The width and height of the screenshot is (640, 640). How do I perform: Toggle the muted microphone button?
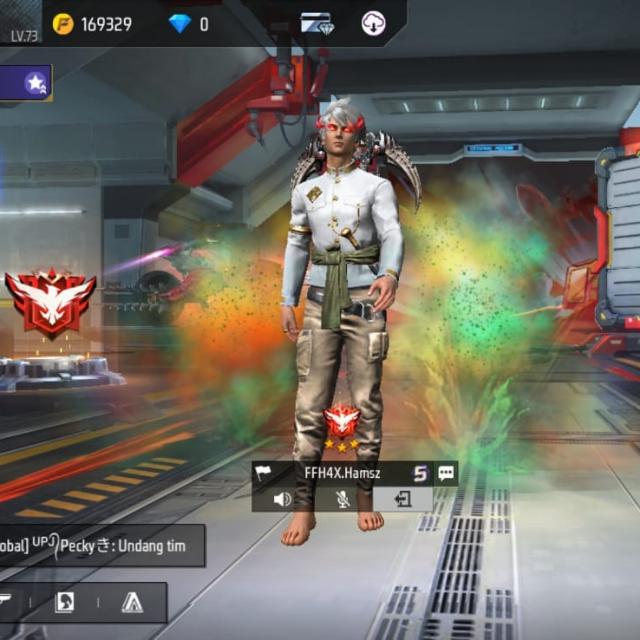(343, 499)
